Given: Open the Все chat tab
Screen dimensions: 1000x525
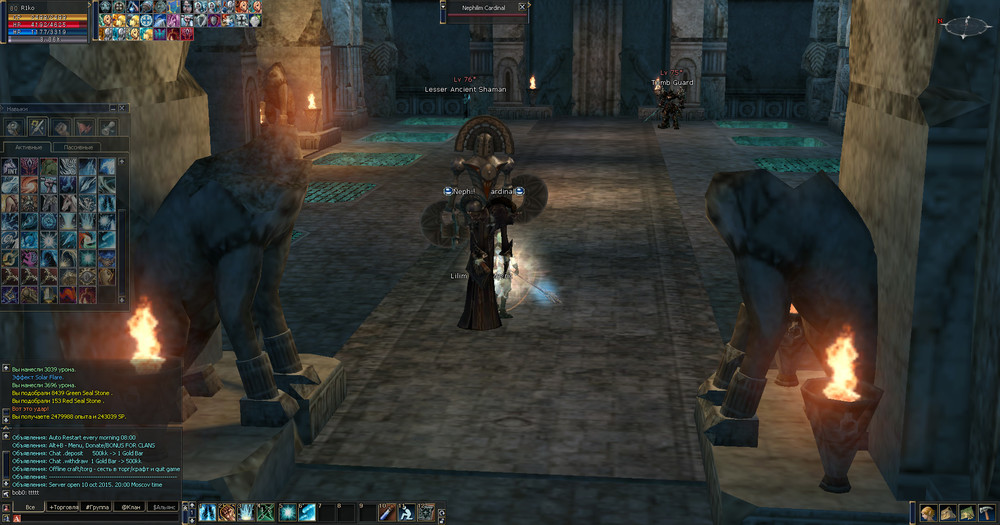Looking at the screenshot, I should tap(29, 508).
